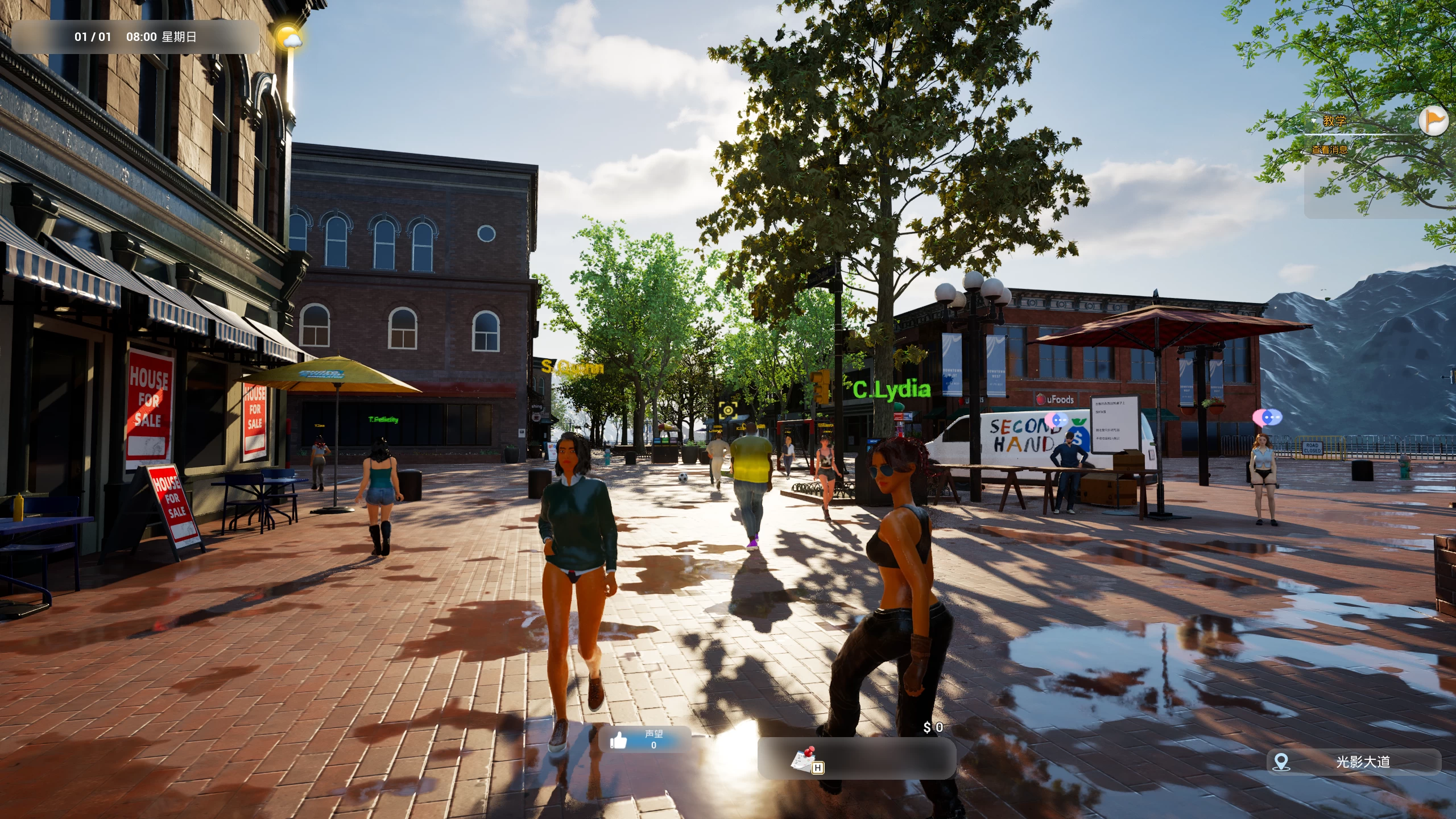Open chat bubble beside the money bag
This screenshot has height=819, width=1456.
(x=1057, y=420)
